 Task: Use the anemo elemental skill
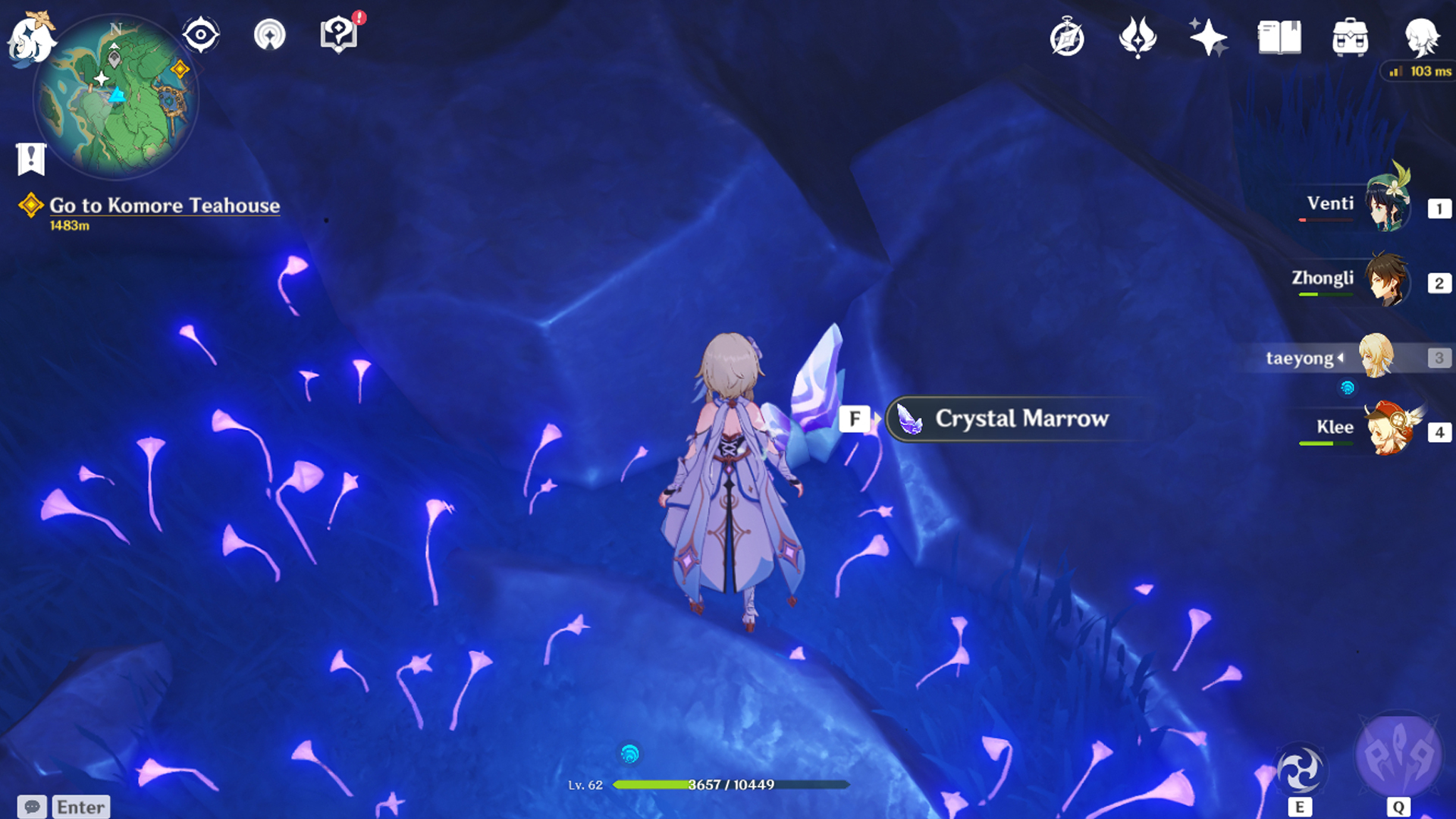[x=1300, y=772]
